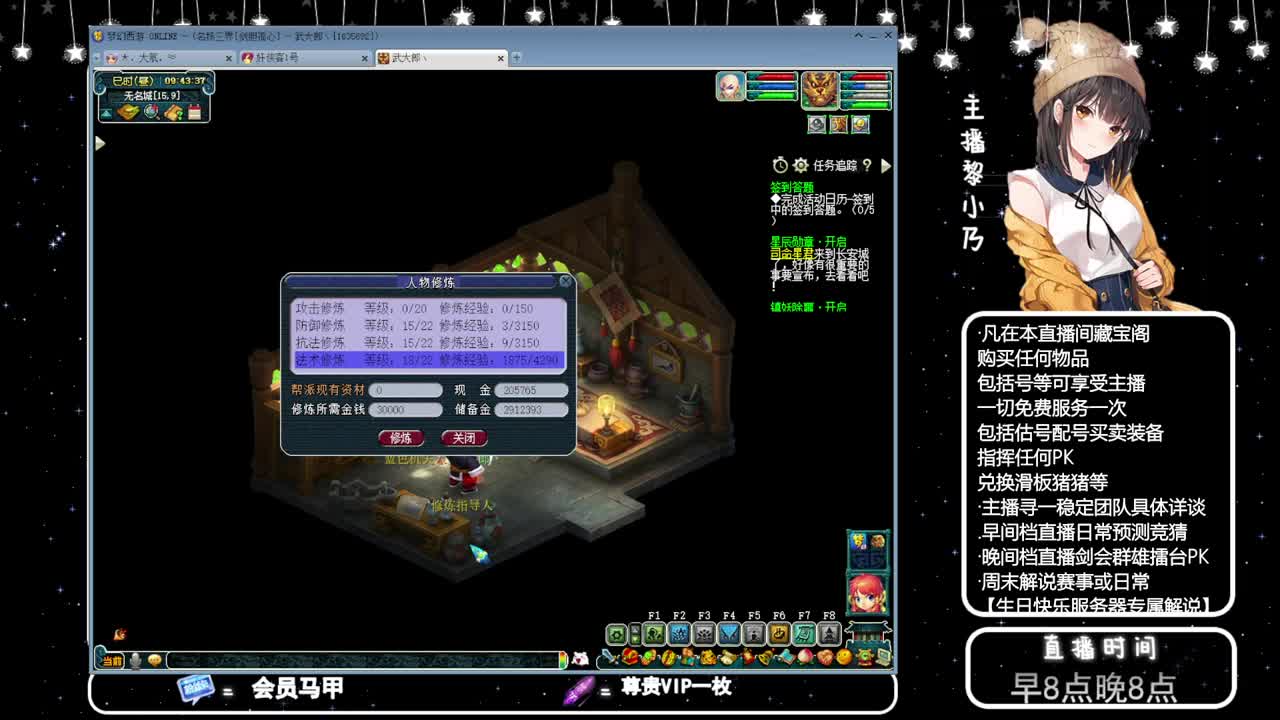Click the question mark help icon near quest tracker
1280x720 pixels.
(868, 164)
